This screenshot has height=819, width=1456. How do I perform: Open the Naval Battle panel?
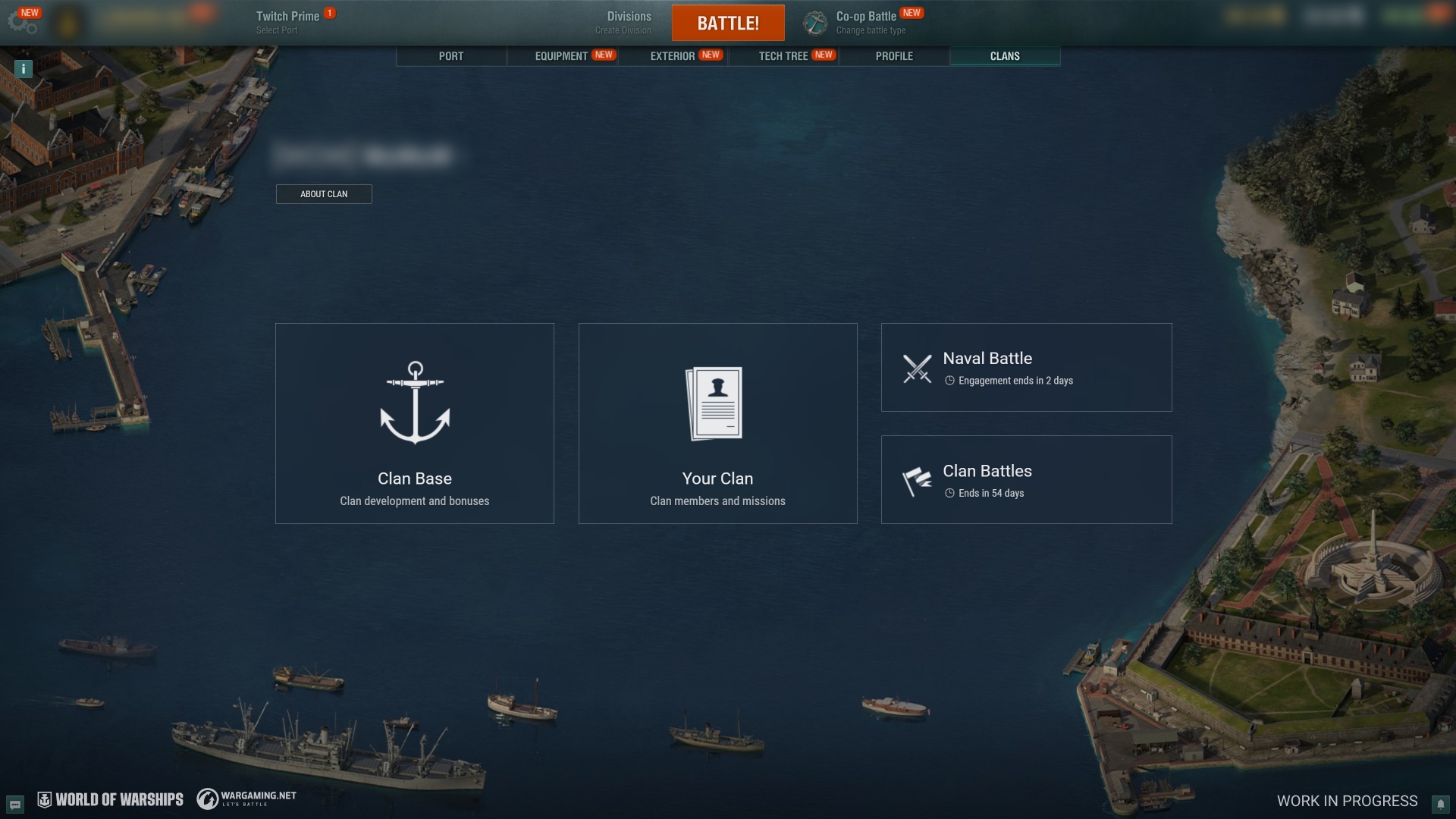1026,368
